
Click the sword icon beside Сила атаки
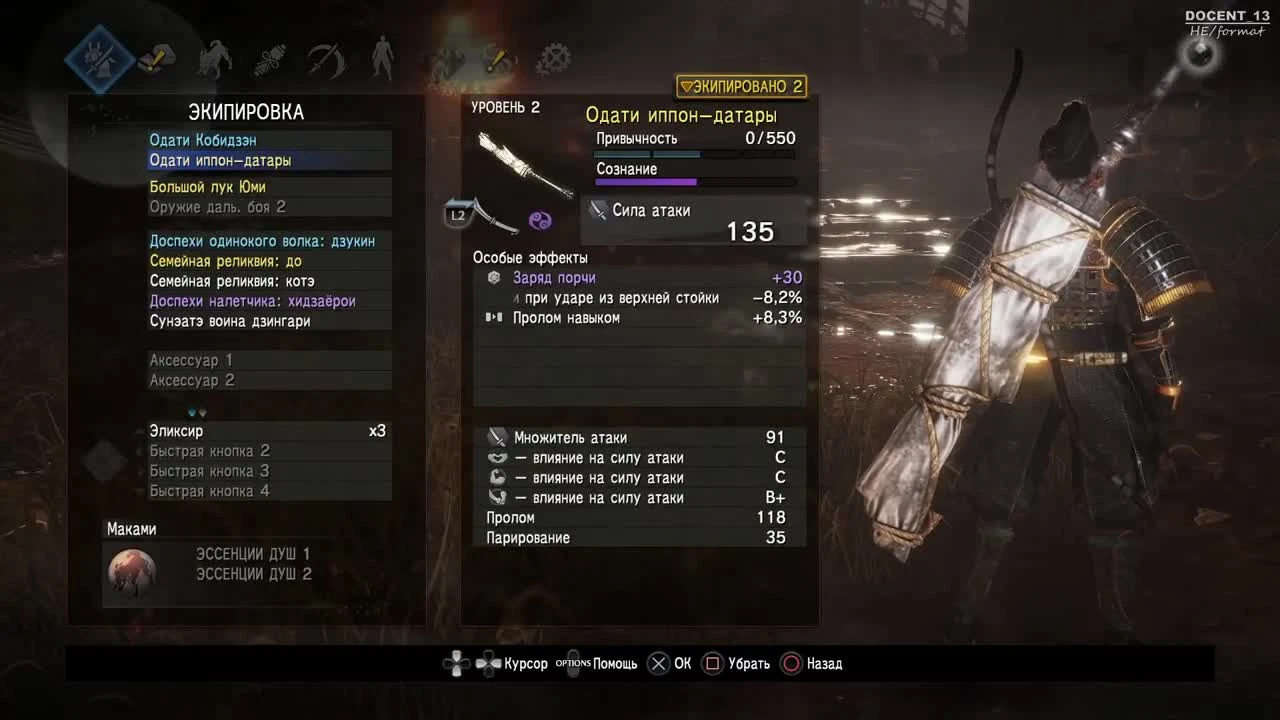pyautogui.click(x=597, y=210)
